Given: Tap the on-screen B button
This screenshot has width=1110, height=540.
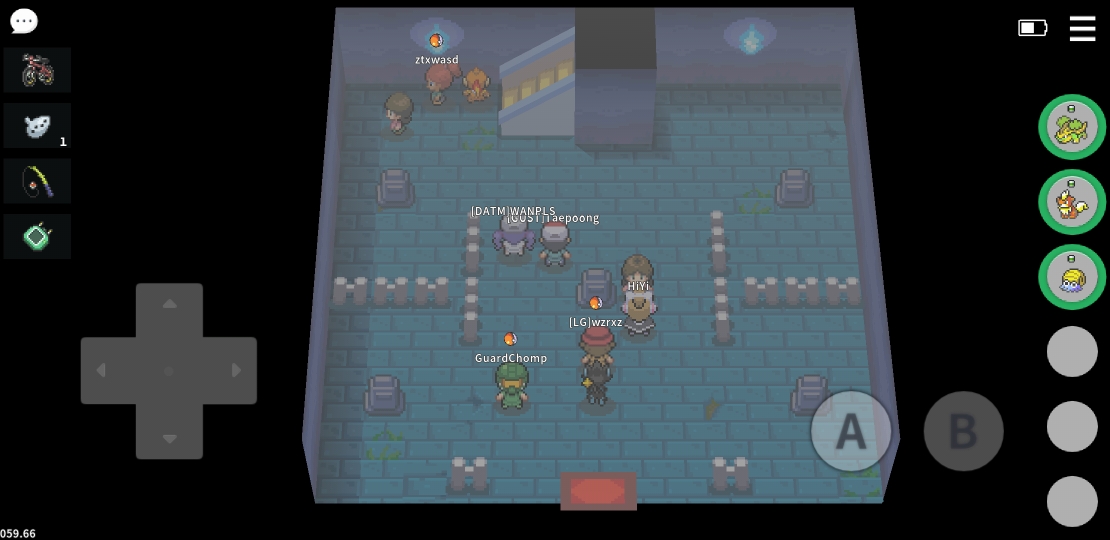Looking at the screenshot, I should click(x=963, y=431).
